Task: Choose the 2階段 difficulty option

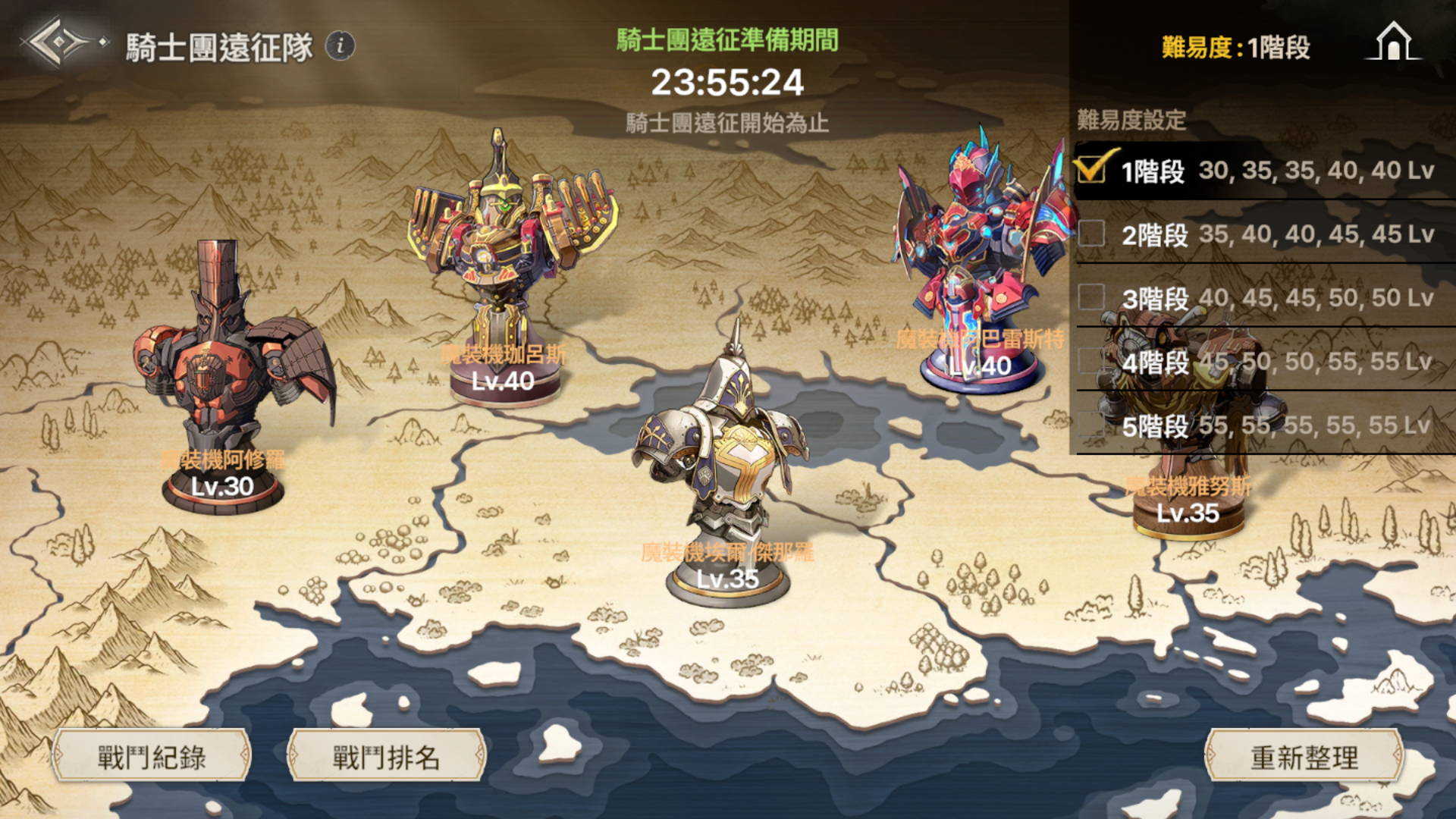Action: click(1259, 235)
